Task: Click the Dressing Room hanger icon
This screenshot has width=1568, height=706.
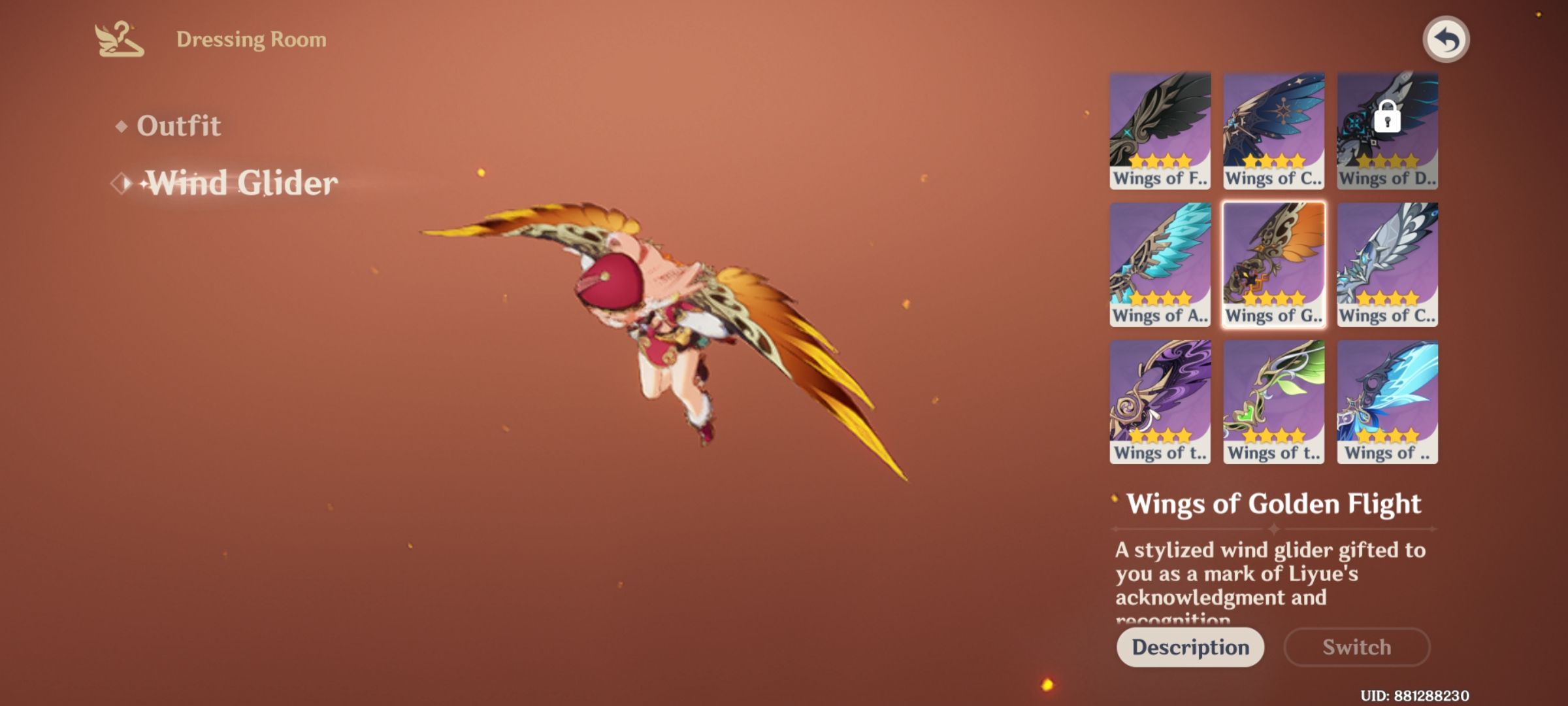Action: 118,38
